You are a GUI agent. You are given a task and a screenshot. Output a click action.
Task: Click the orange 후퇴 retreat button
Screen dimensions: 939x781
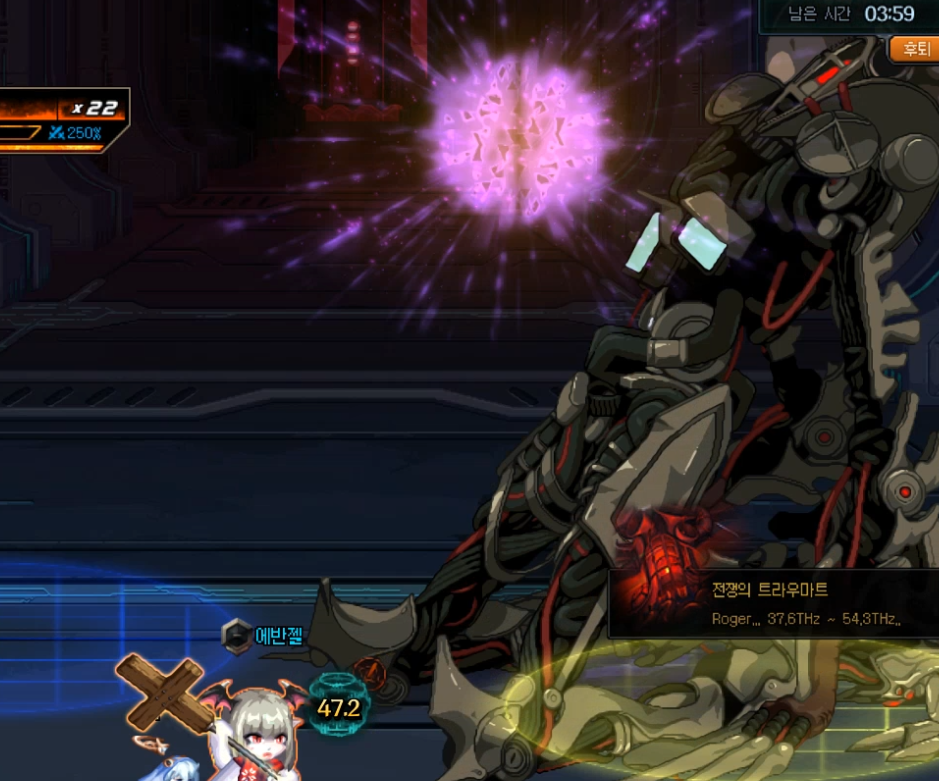[915, 48]
